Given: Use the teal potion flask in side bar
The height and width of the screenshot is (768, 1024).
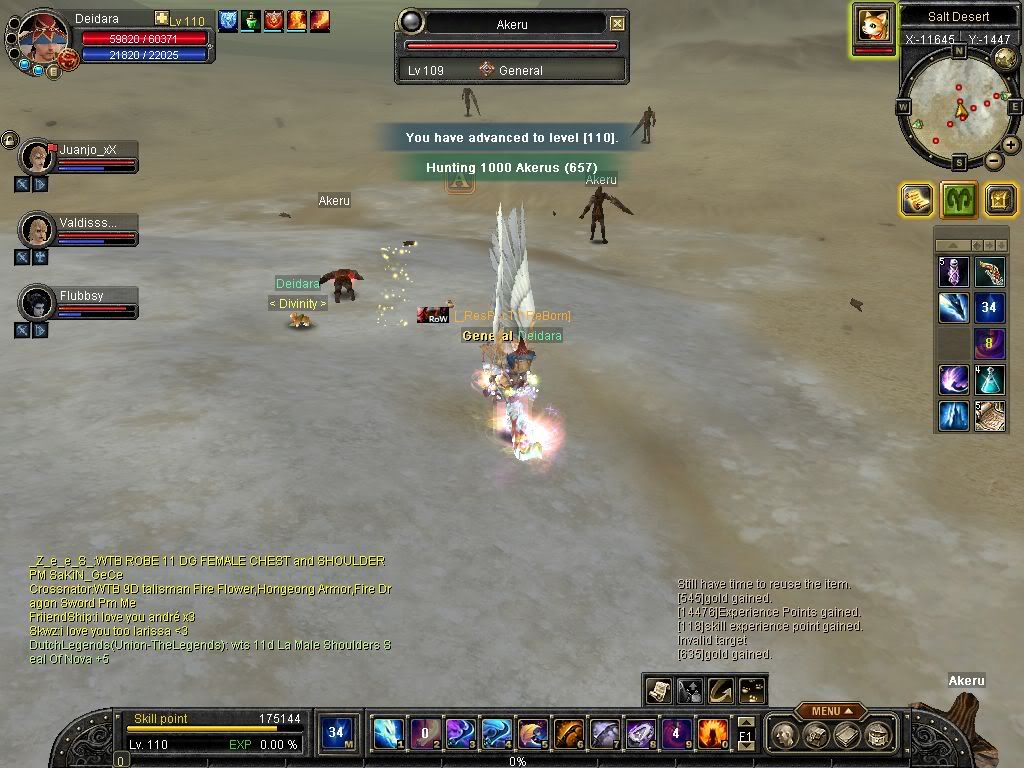Looking at the screenshot, I should point(990,380).
